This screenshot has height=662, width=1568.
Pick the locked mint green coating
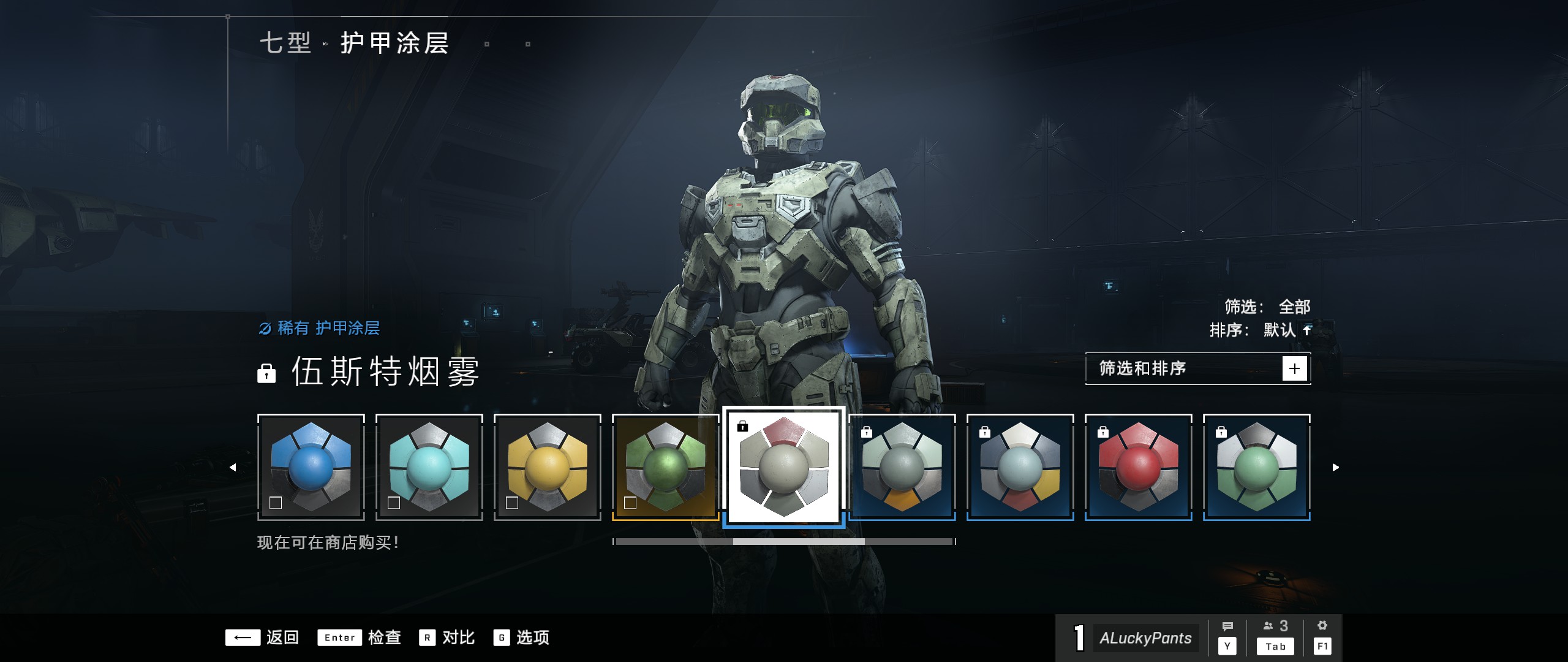coord(1257,467)
